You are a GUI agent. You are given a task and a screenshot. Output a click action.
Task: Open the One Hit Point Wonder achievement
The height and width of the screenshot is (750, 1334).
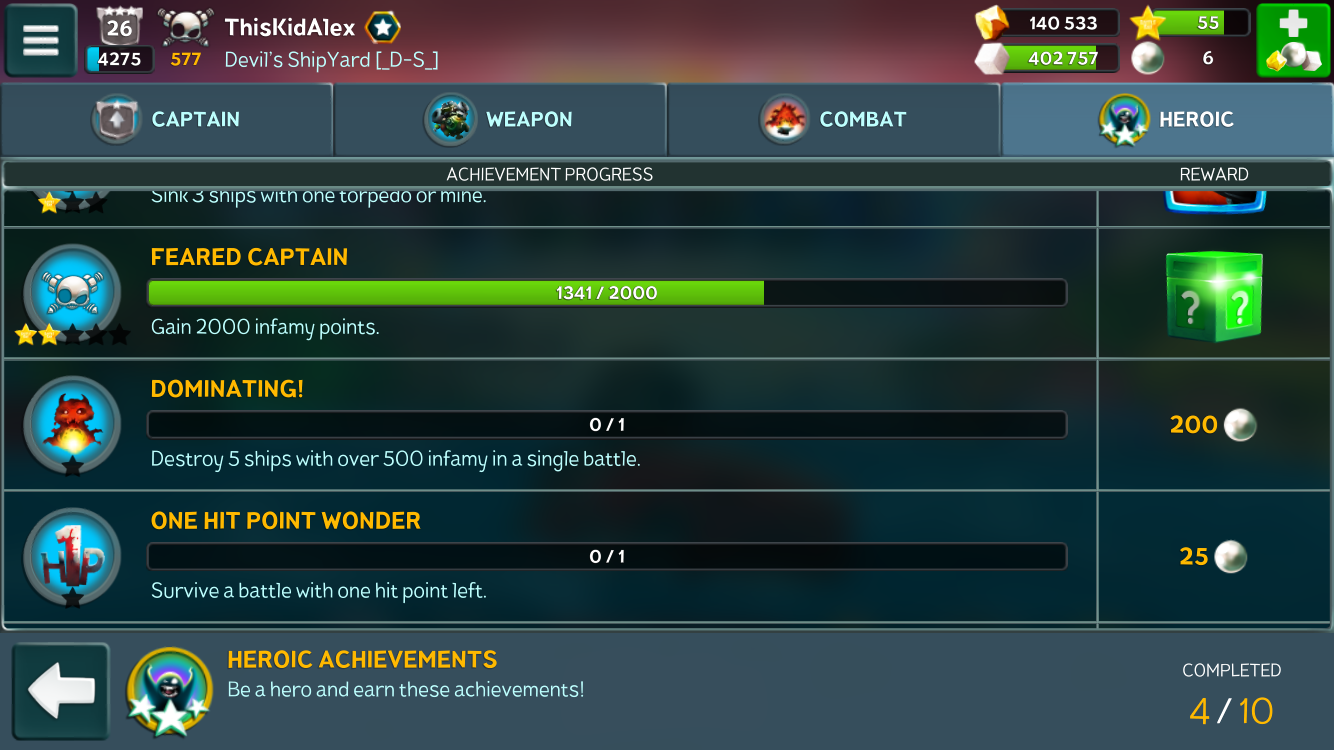click(606, 557)
